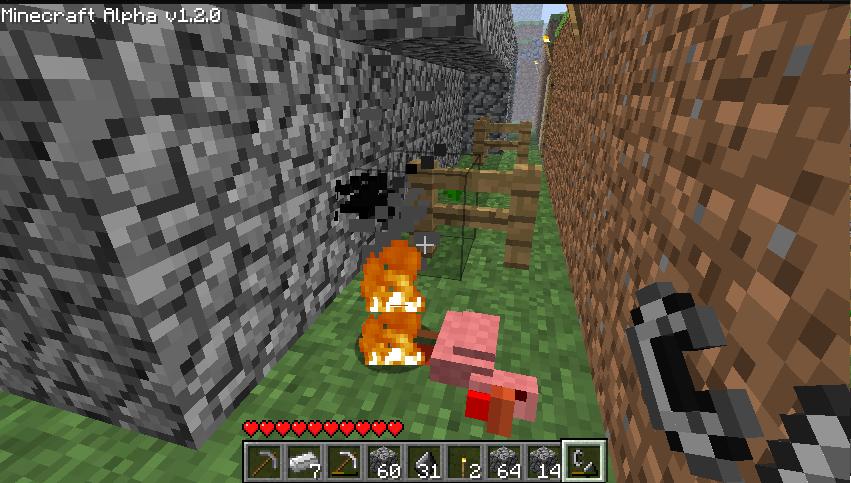
Task: Switch to the flint stack of 31
Action: click(x=424, y=461)
